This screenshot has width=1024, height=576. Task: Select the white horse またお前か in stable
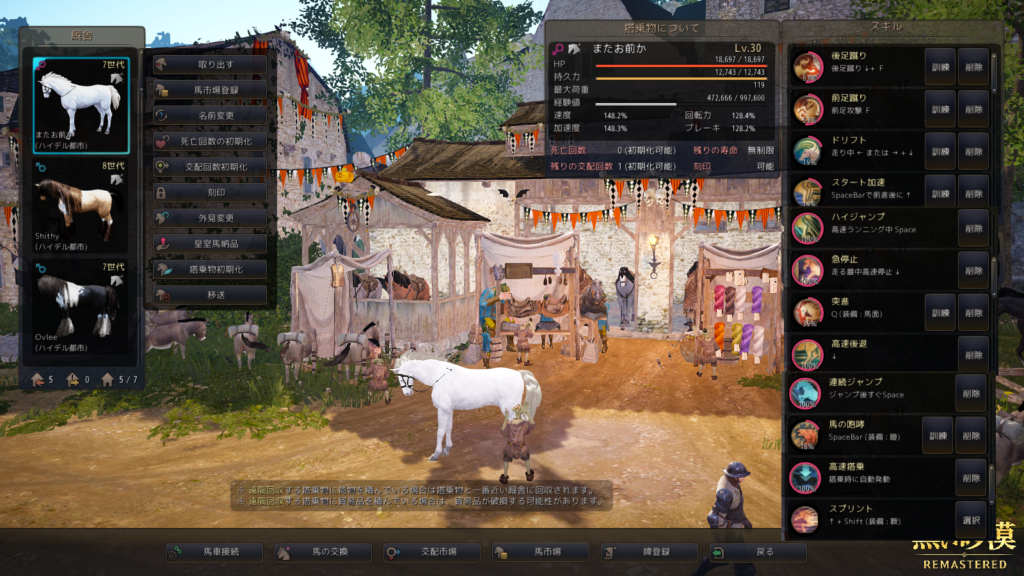click(82, 103)
